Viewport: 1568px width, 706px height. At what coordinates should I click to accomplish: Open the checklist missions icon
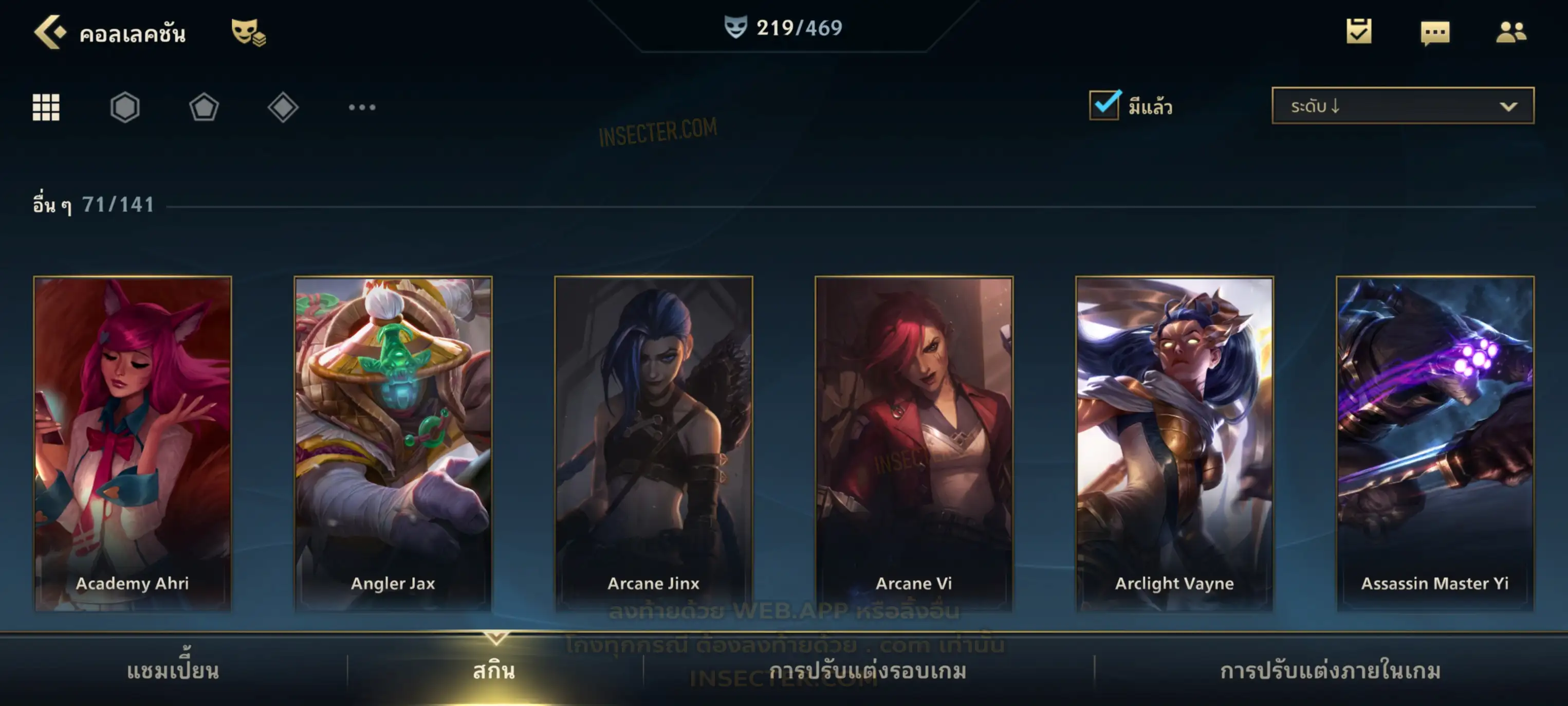point(1359,32)
